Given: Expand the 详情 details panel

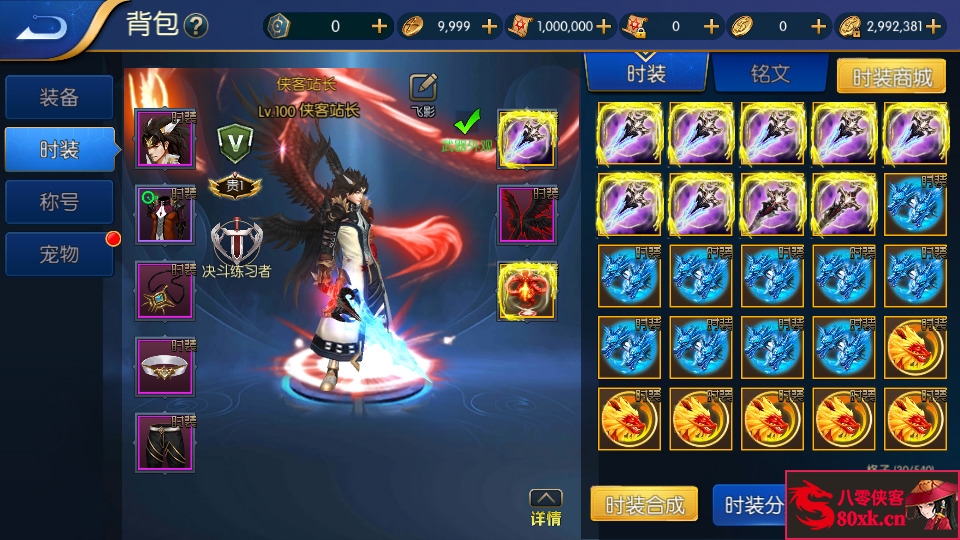Looking at the screenshot, I should click(x=545, y=507).
